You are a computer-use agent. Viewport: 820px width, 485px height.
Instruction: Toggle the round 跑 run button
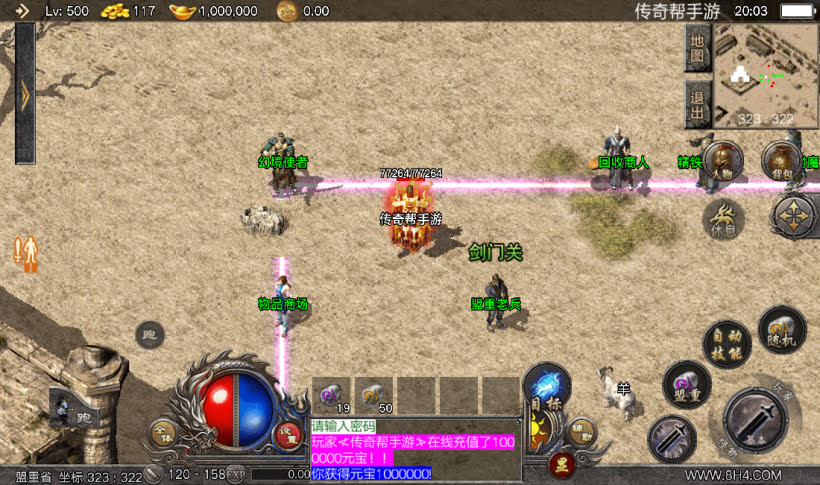150,334
